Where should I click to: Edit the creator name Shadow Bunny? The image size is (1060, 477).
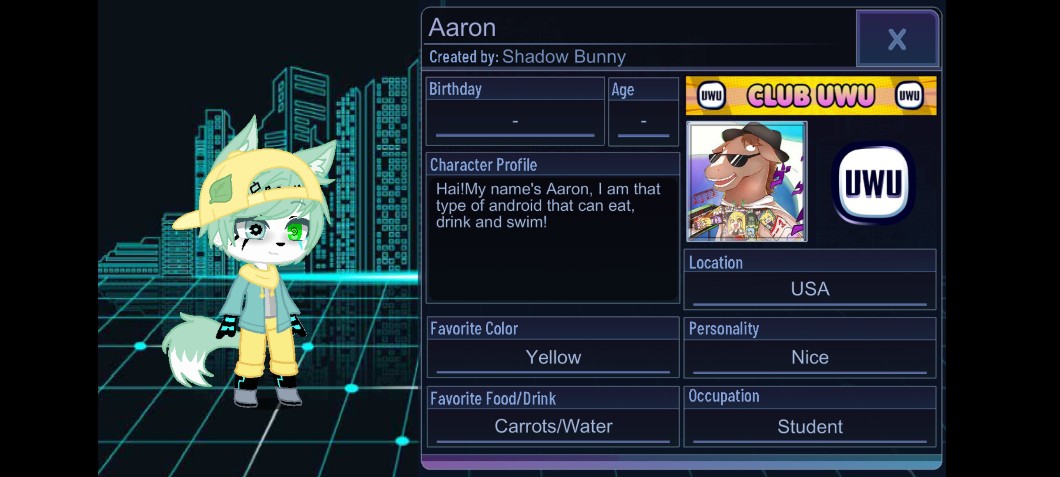click(563, 57)
